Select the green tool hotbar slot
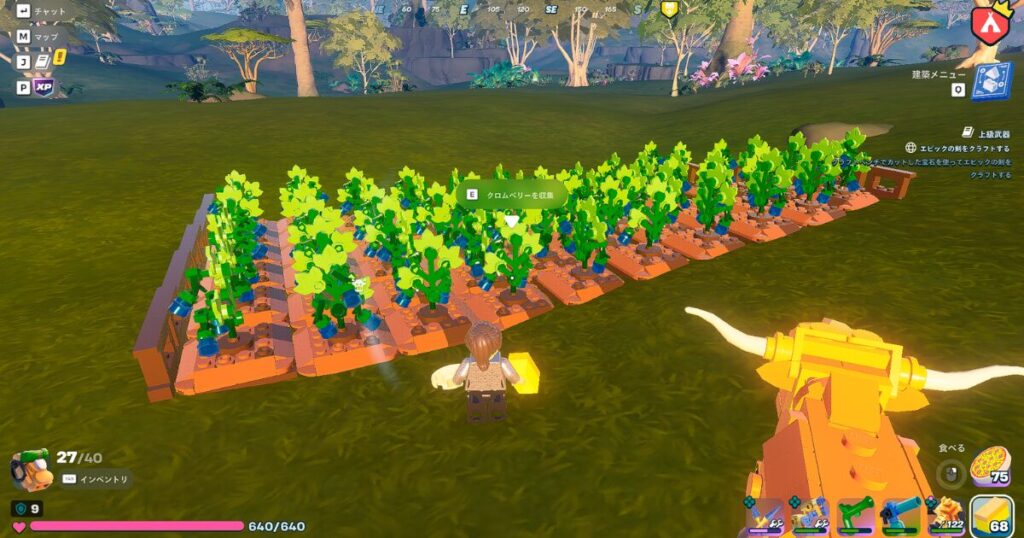 [x=855, y=516]
